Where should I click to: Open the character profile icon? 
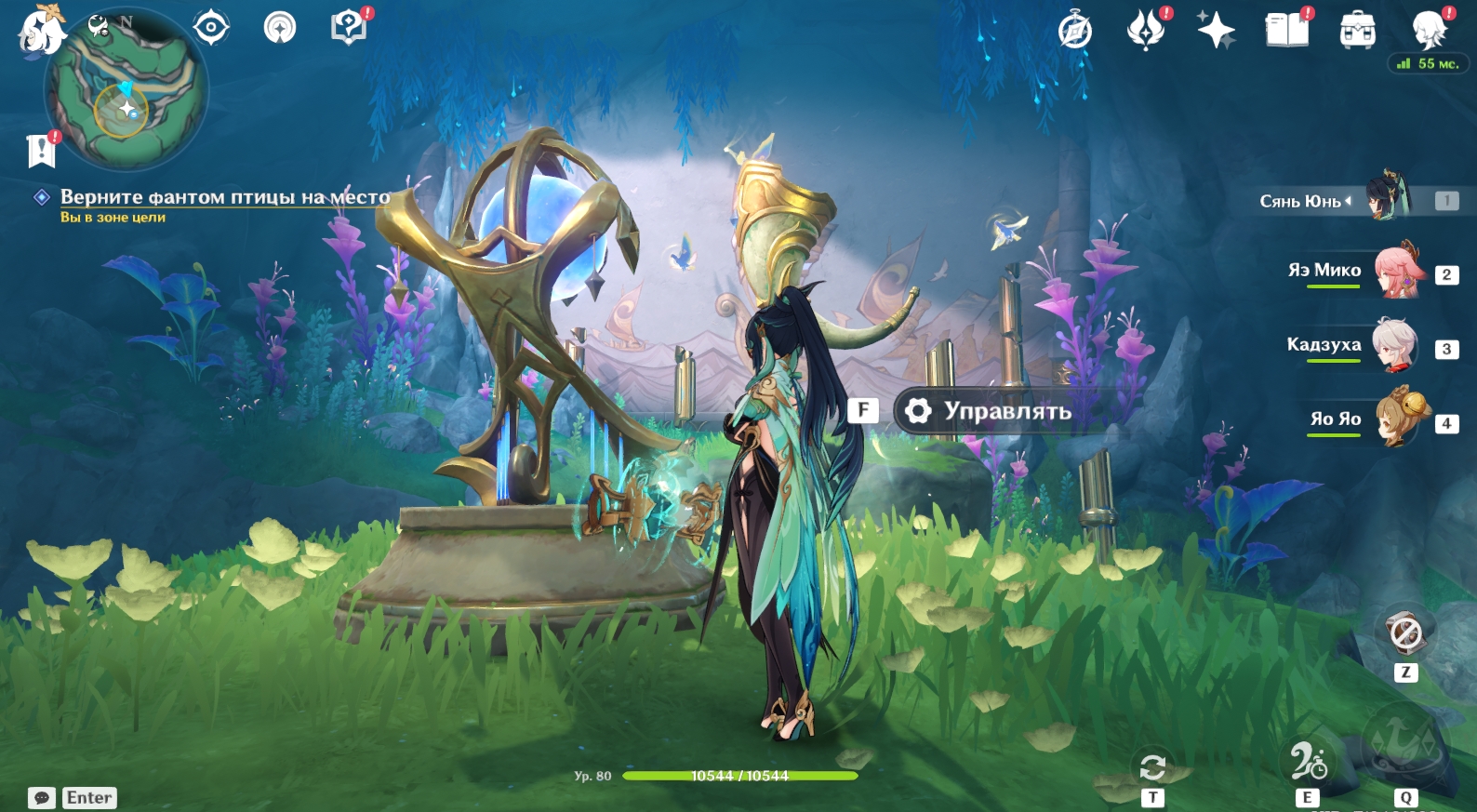pyautogui.click(x=1428, y=30)
